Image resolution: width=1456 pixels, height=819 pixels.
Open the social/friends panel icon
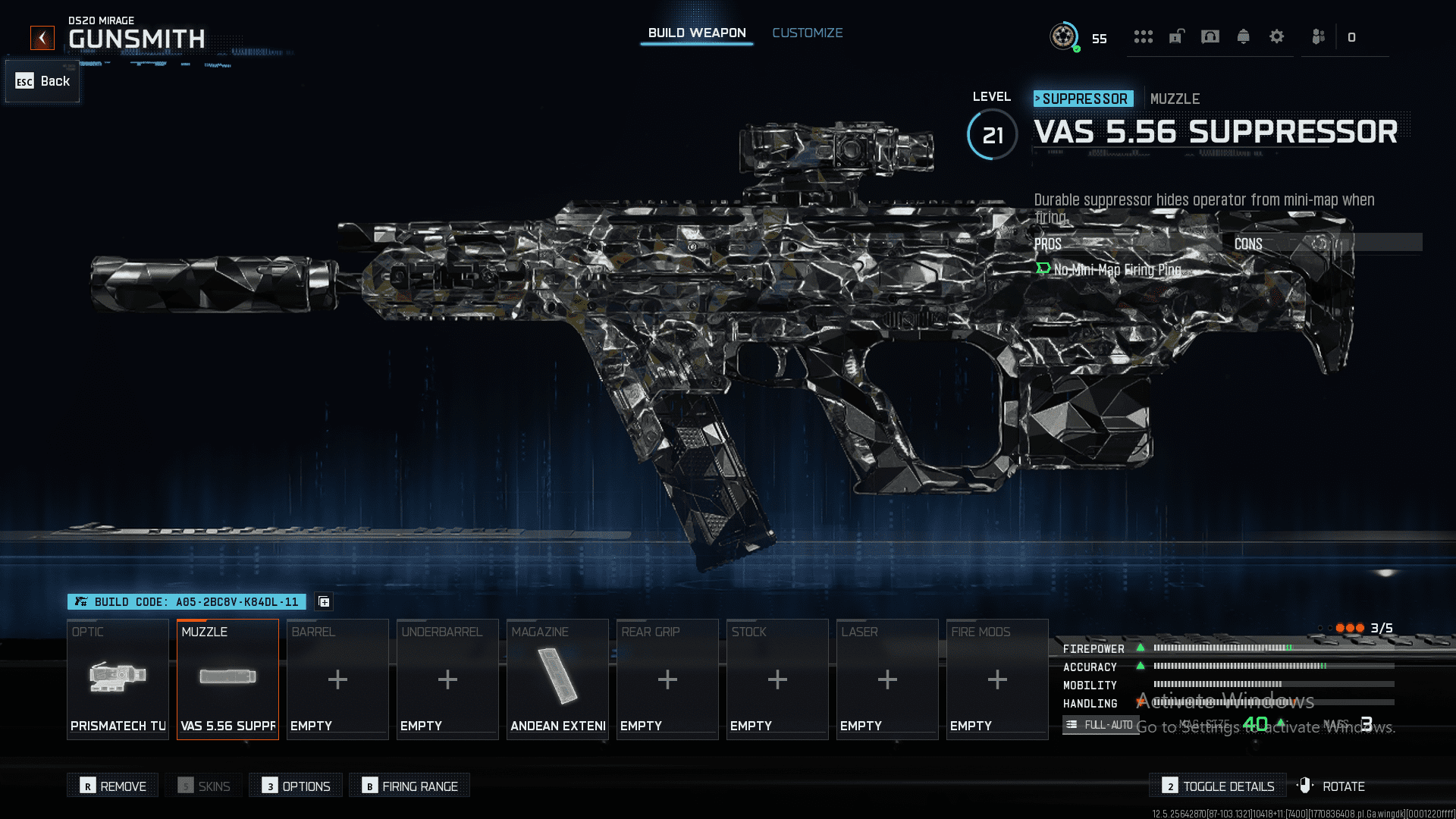click(1317, 36)
